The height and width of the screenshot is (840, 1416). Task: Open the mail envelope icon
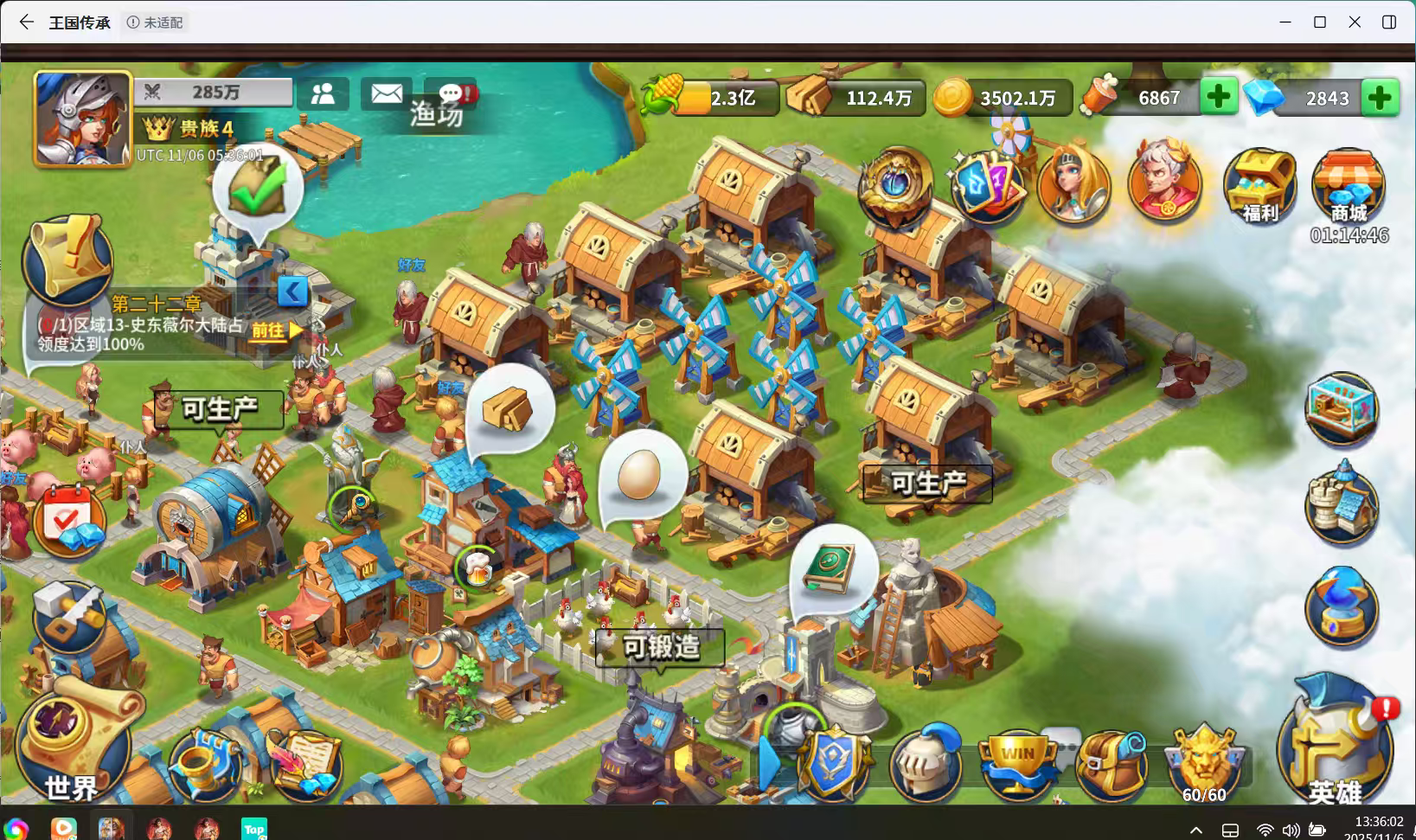point(386,93)
